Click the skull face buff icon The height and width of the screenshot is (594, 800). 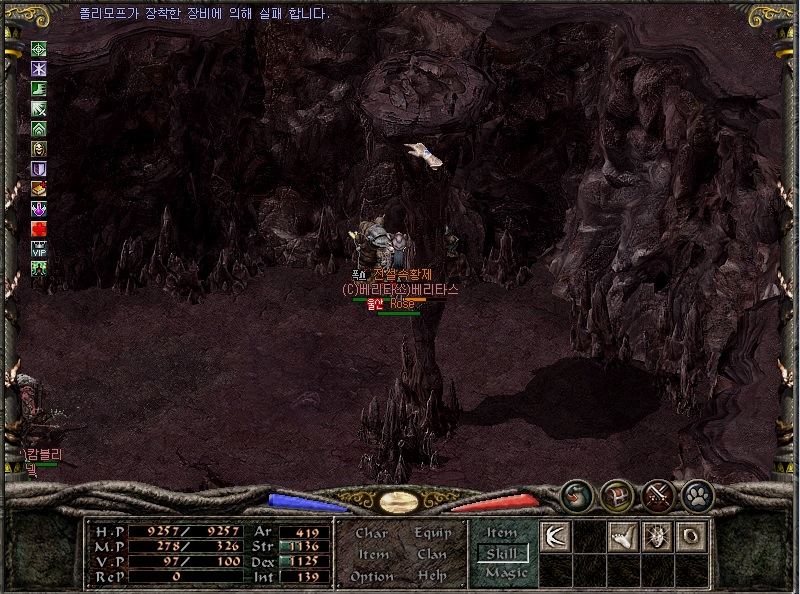click(39, 148)
